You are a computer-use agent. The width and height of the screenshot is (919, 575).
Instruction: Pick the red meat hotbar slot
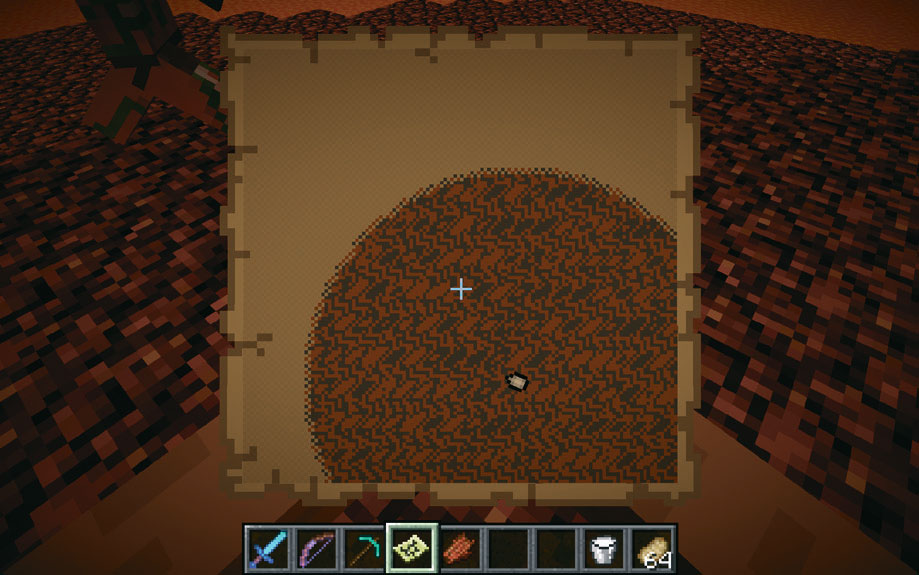pyautogui.click(x=457, y=548)
